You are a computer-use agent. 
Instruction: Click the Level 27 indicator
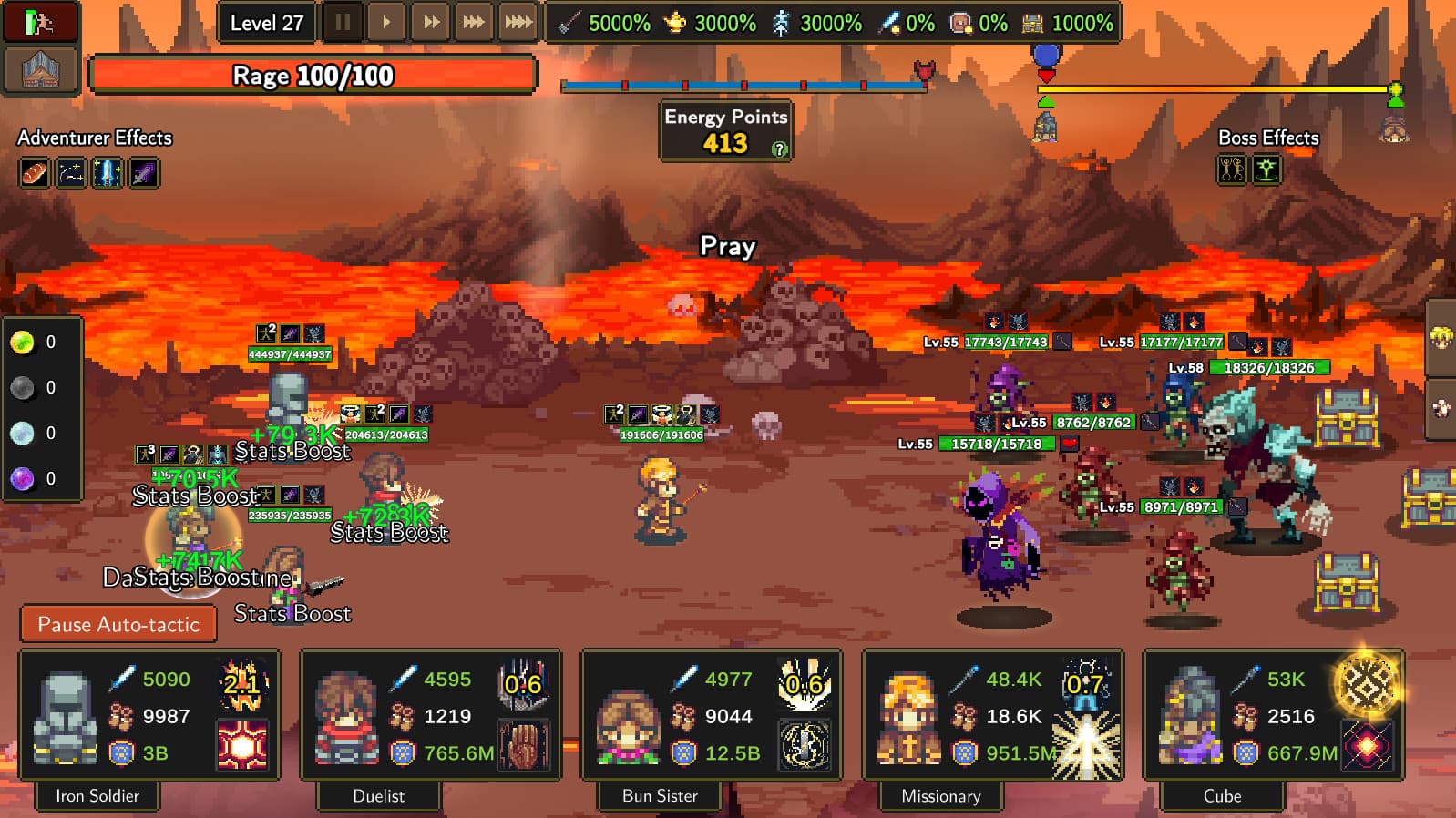tap(267, 22)
